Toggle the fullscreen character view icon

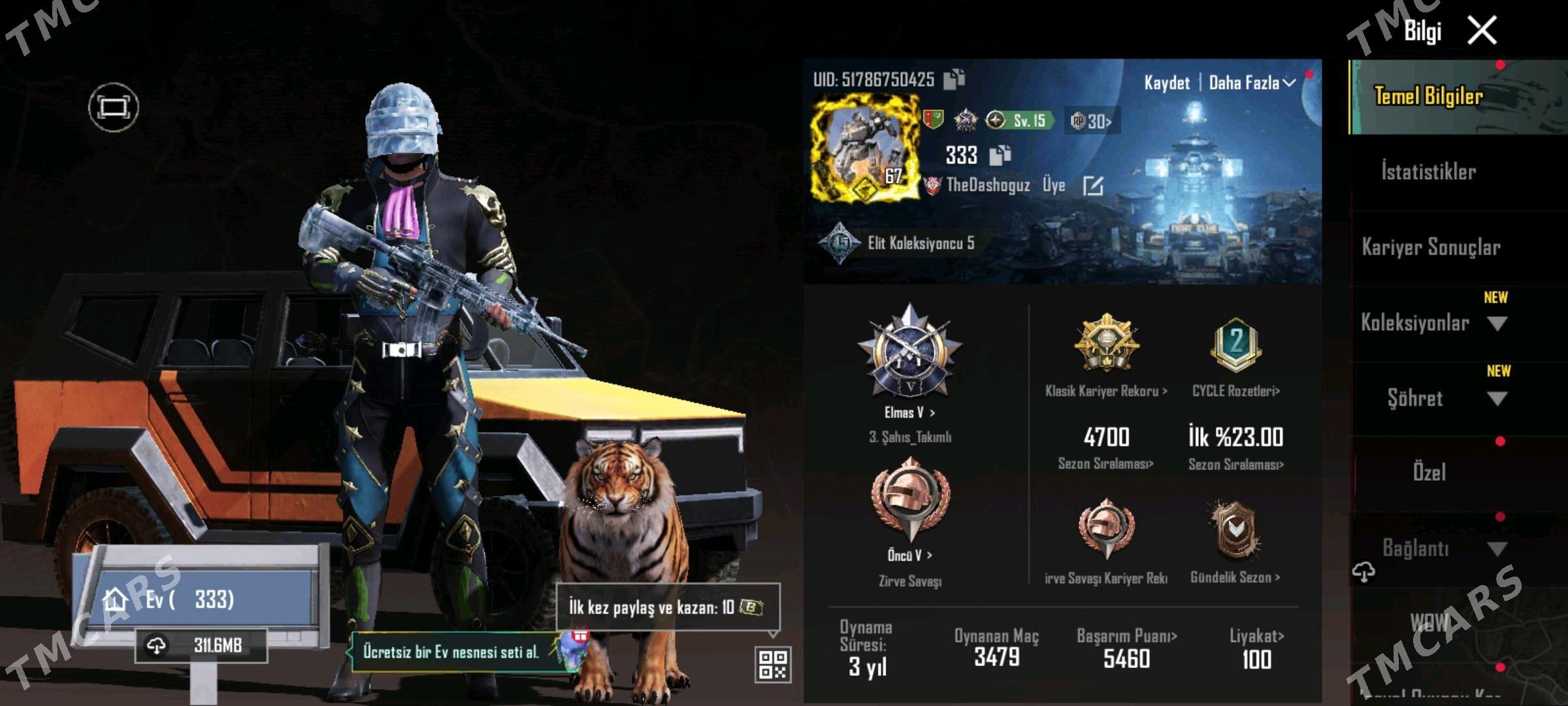[113, 107]
